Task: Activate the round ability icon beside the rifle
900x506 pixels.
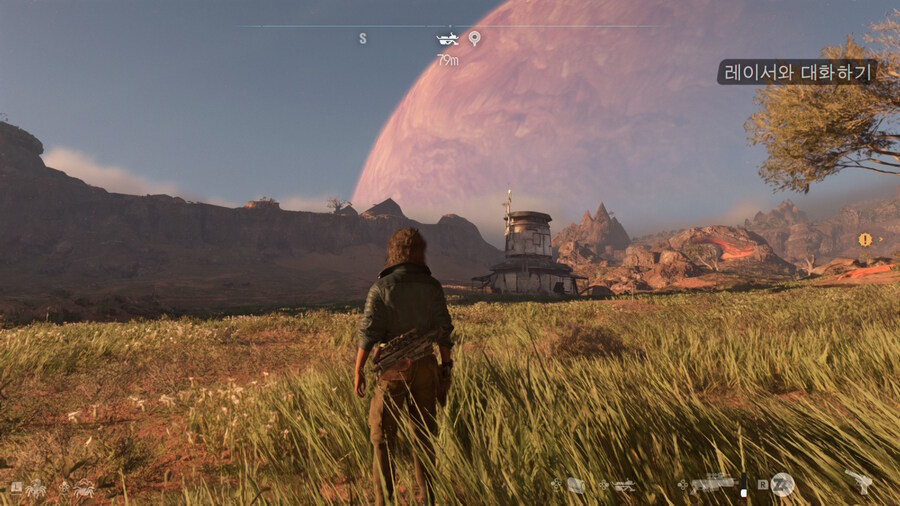Action: pos(782,484)
